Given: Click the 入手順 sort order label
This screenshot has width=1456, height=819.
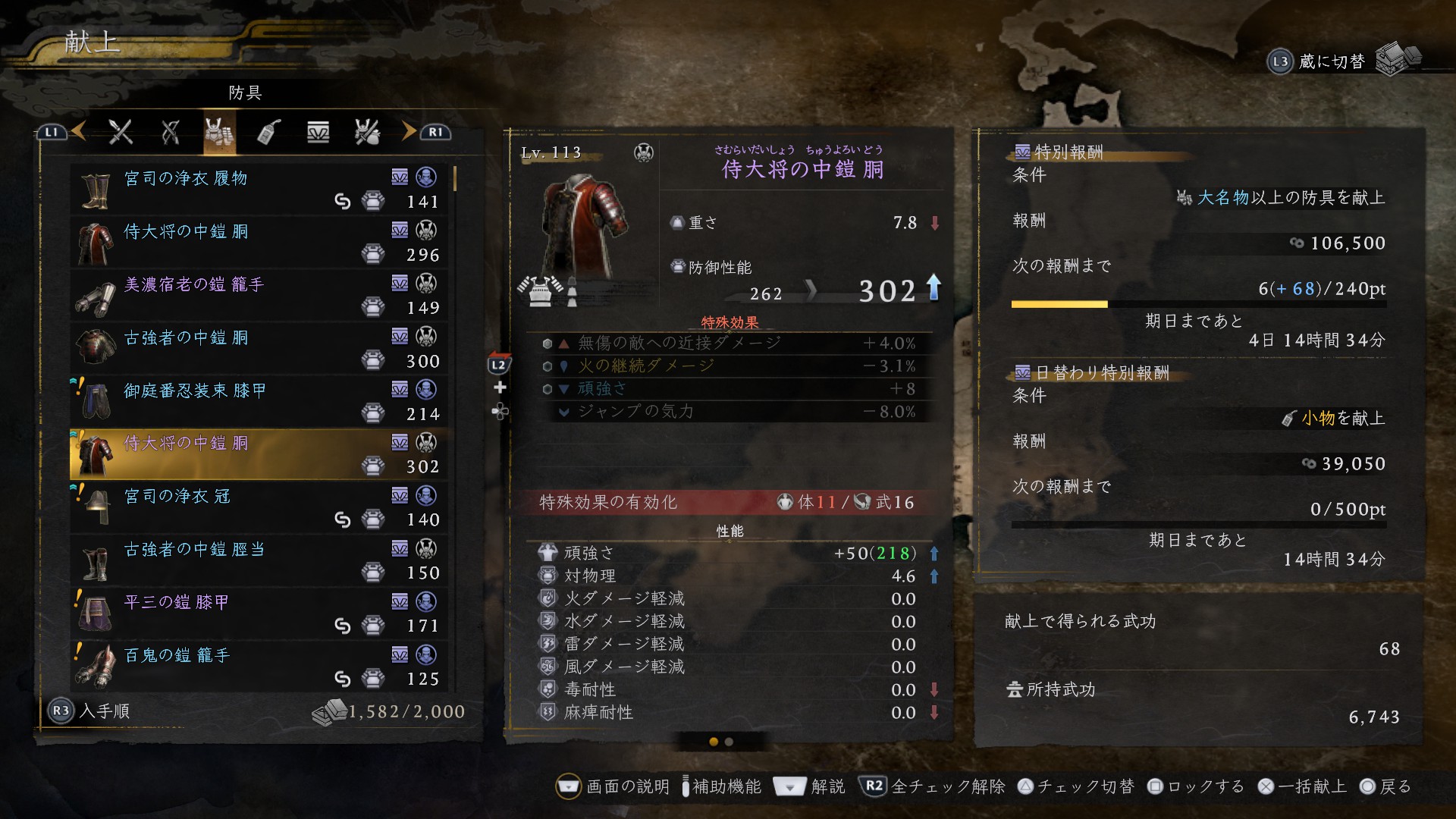Looking at the screenshot, I should tap(104, 711).
